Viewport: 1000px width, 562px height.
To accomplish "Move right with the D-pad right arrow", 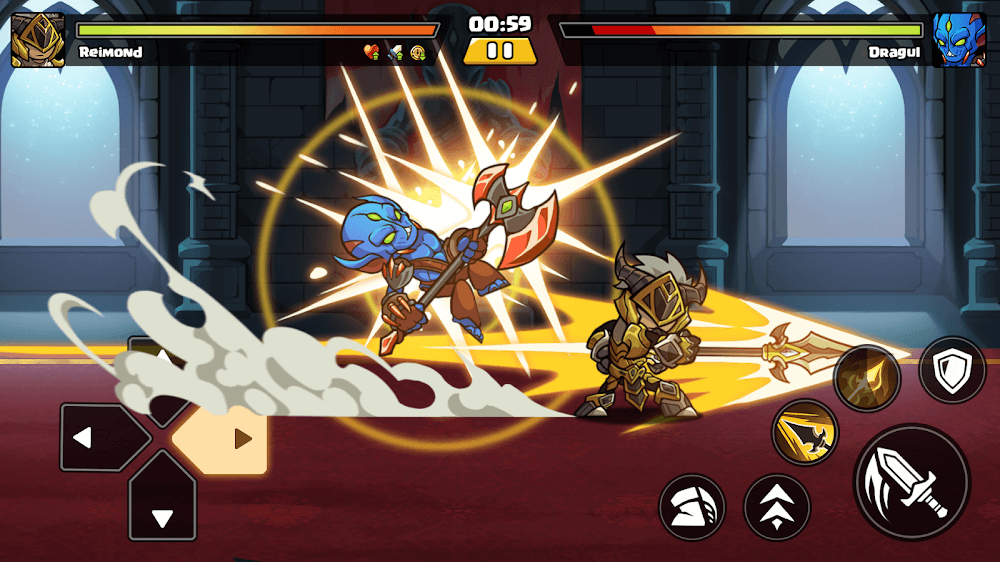I will click(235, 438).
